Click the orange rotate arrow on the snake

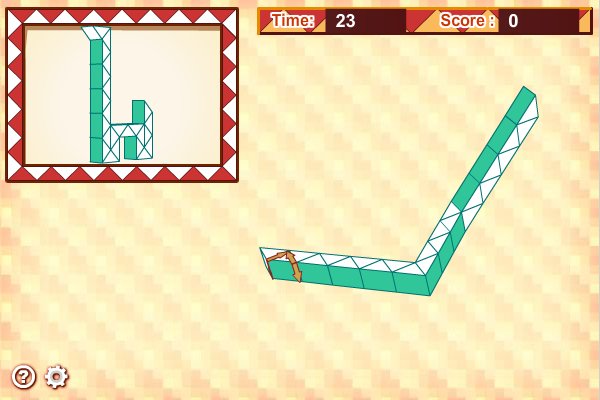click(286, 265)
